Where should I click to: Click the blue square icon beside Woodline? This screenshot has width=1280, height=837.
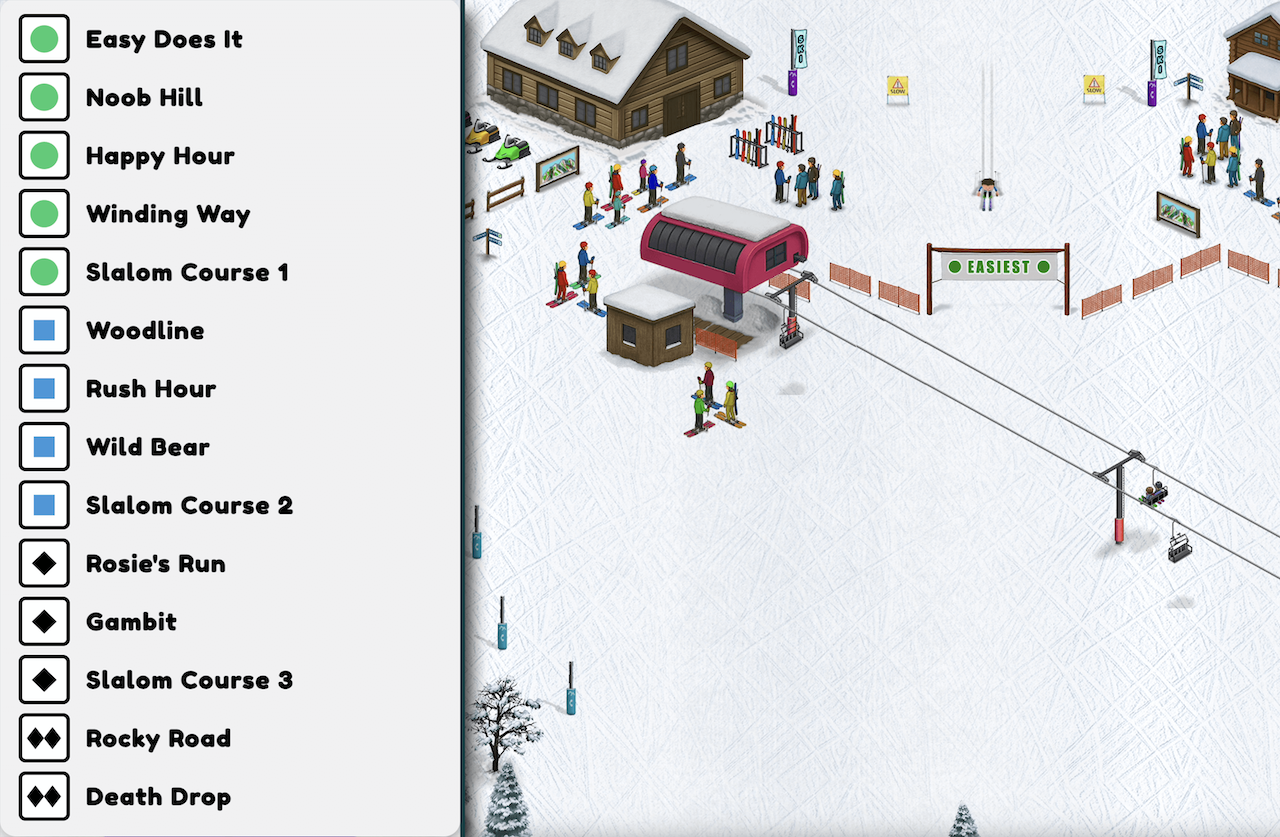coord(44,330)
